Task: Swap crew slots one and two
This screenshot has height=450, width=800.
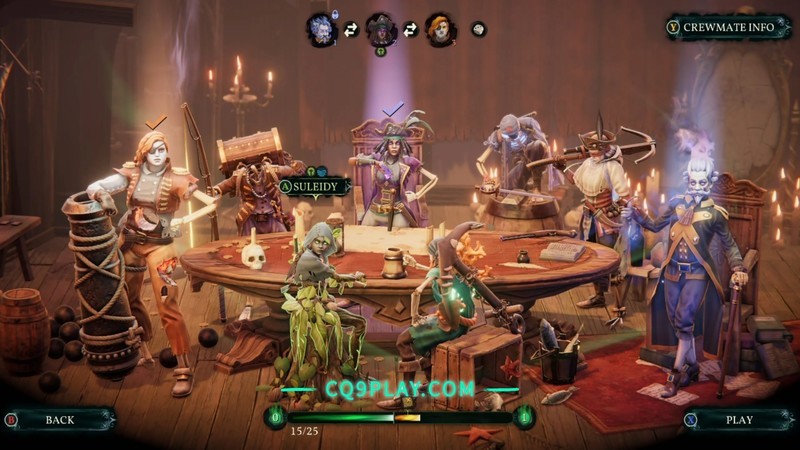Action: click(351, 30)
